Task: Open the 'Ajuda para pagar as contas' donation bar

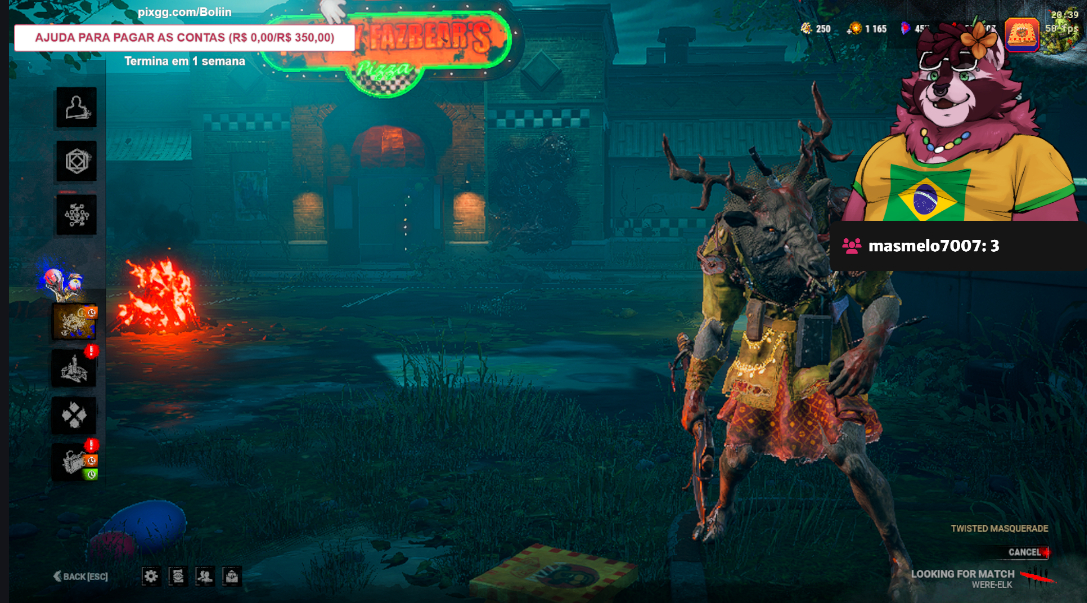Action: pyautogui.click(x=184, y=38)
